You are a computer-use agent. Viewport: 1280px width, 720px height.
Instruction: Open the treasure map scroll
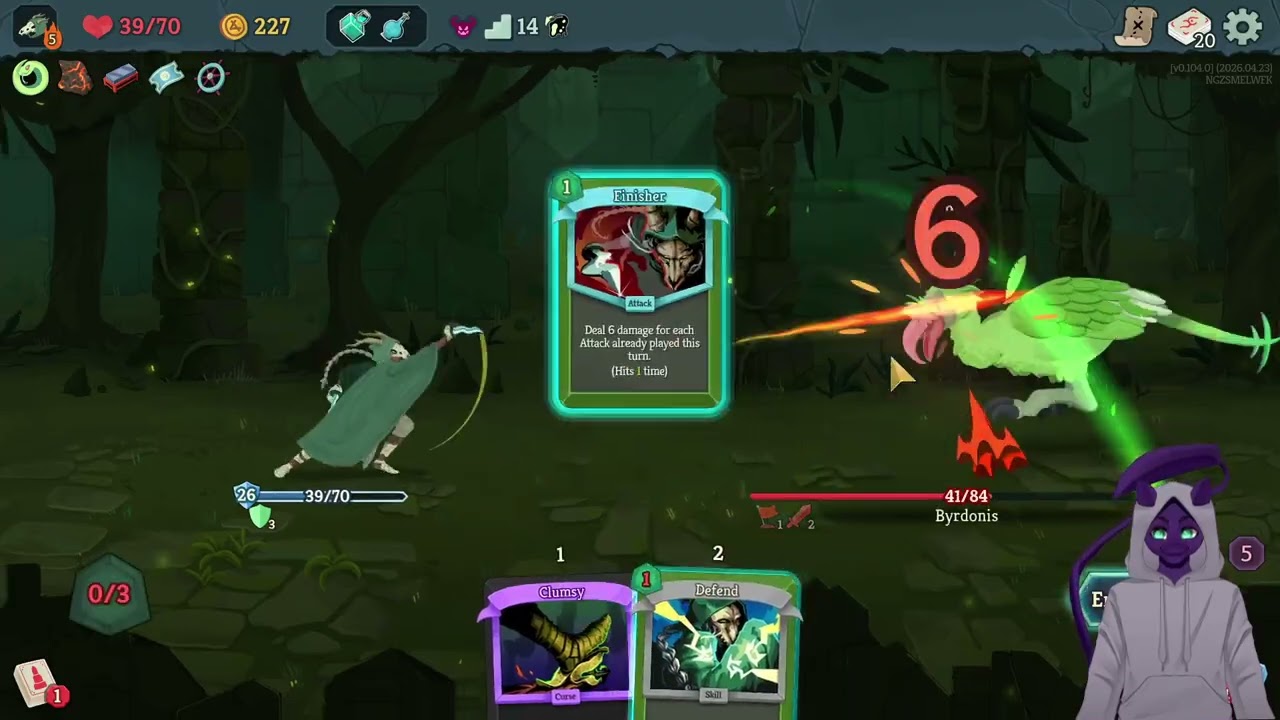click(1136, 27)
